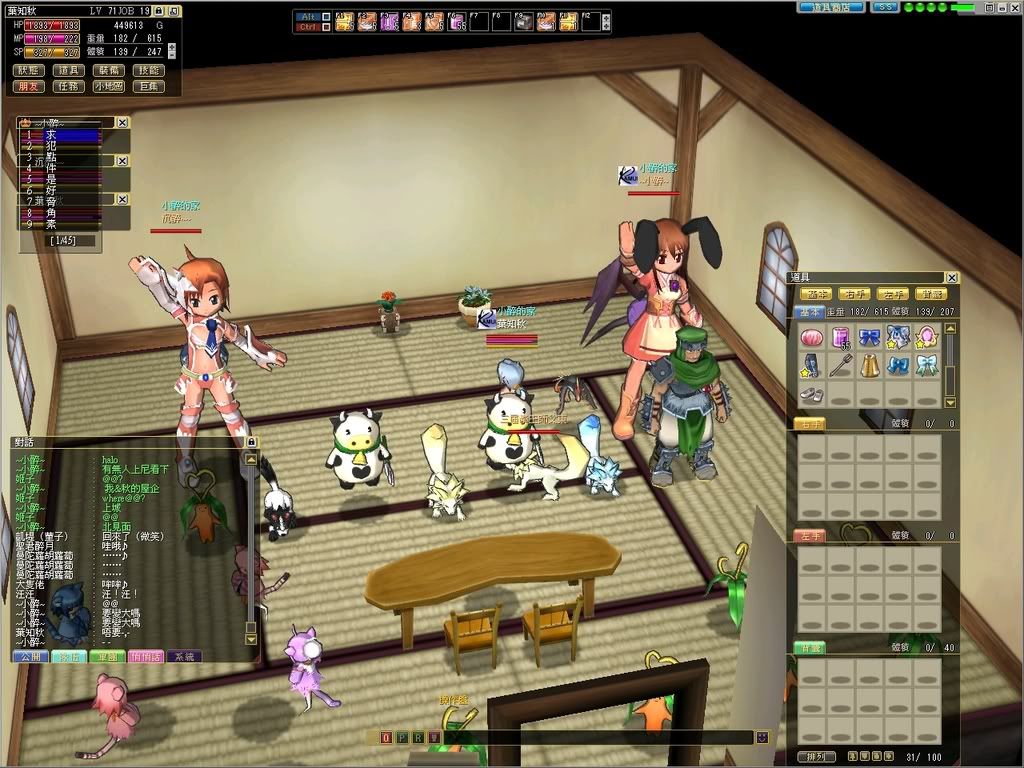1024x768 pixels.
Task: Pick the golden bell item slot
Action: point(870,365)
